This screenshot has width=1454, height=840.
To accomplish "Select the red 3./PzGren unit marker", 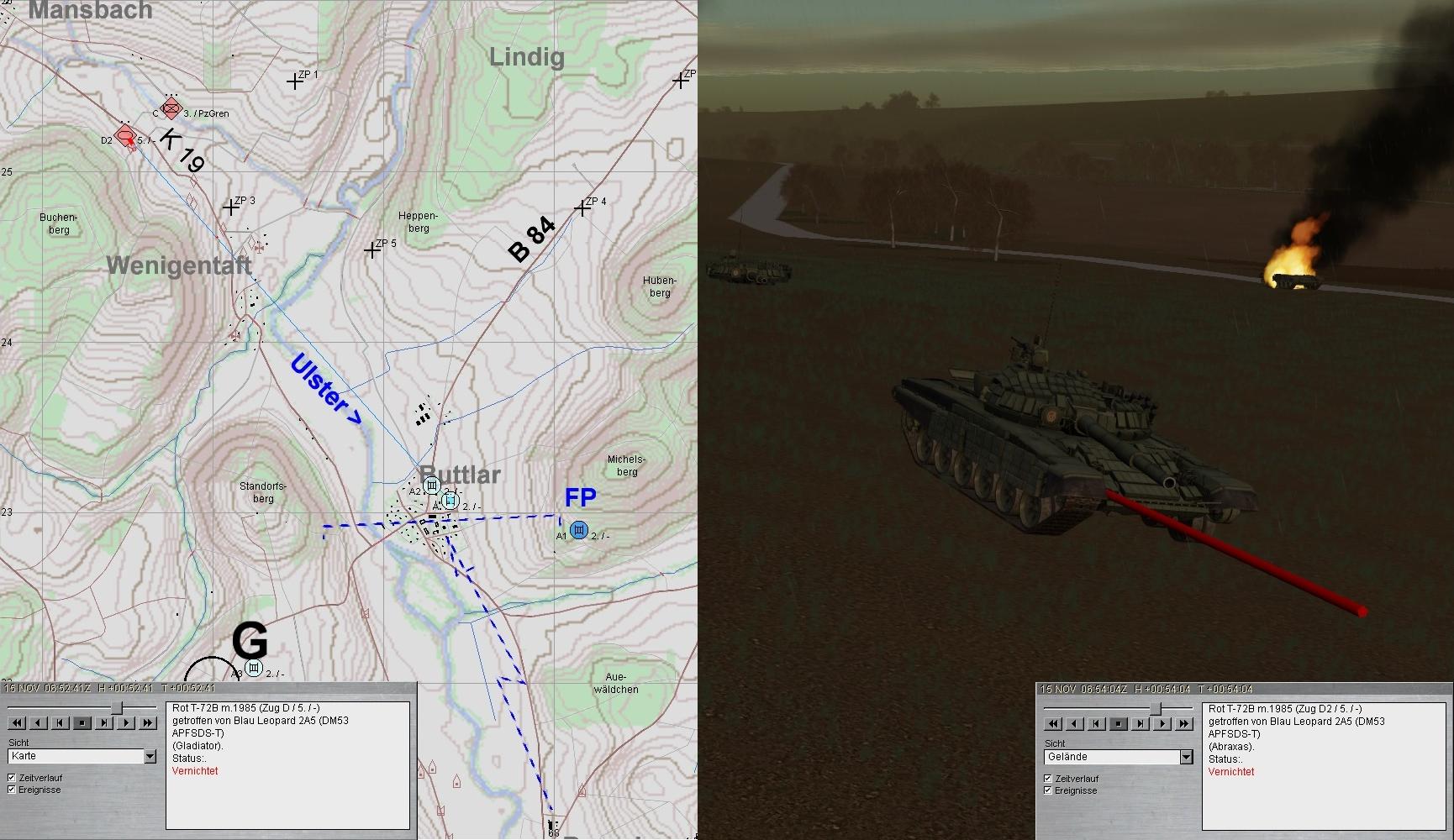I will pyautogui.click(x=171, y=108).
